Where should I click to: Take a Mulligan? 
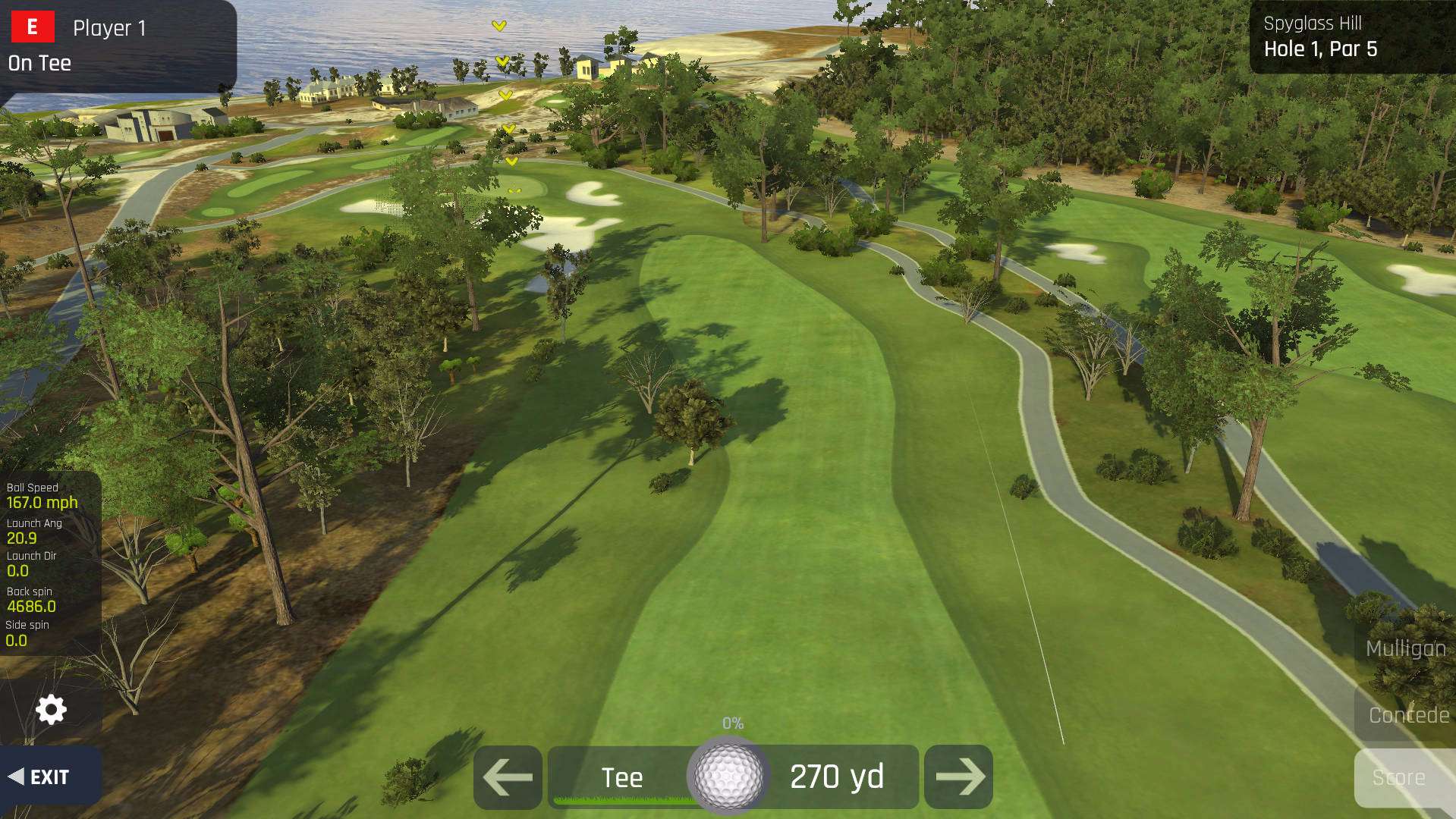[x=1405, y=649]
